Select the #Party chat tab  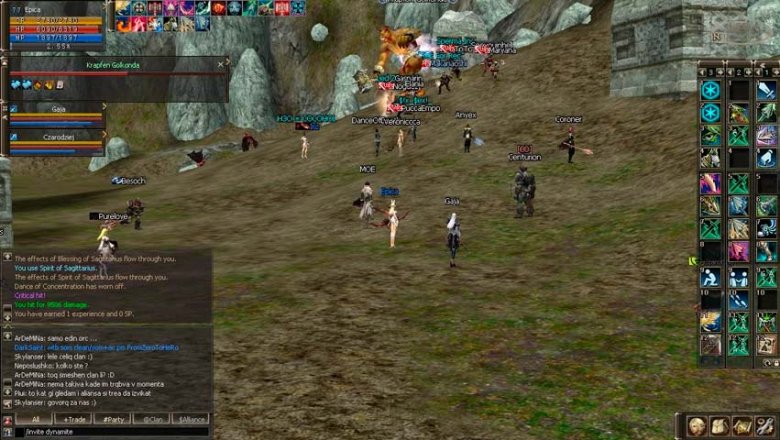112,419
